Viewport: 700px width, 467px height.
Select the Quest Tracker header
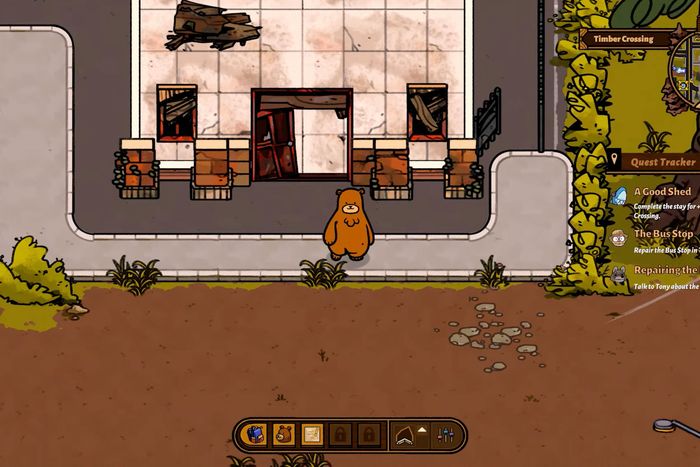663,162
